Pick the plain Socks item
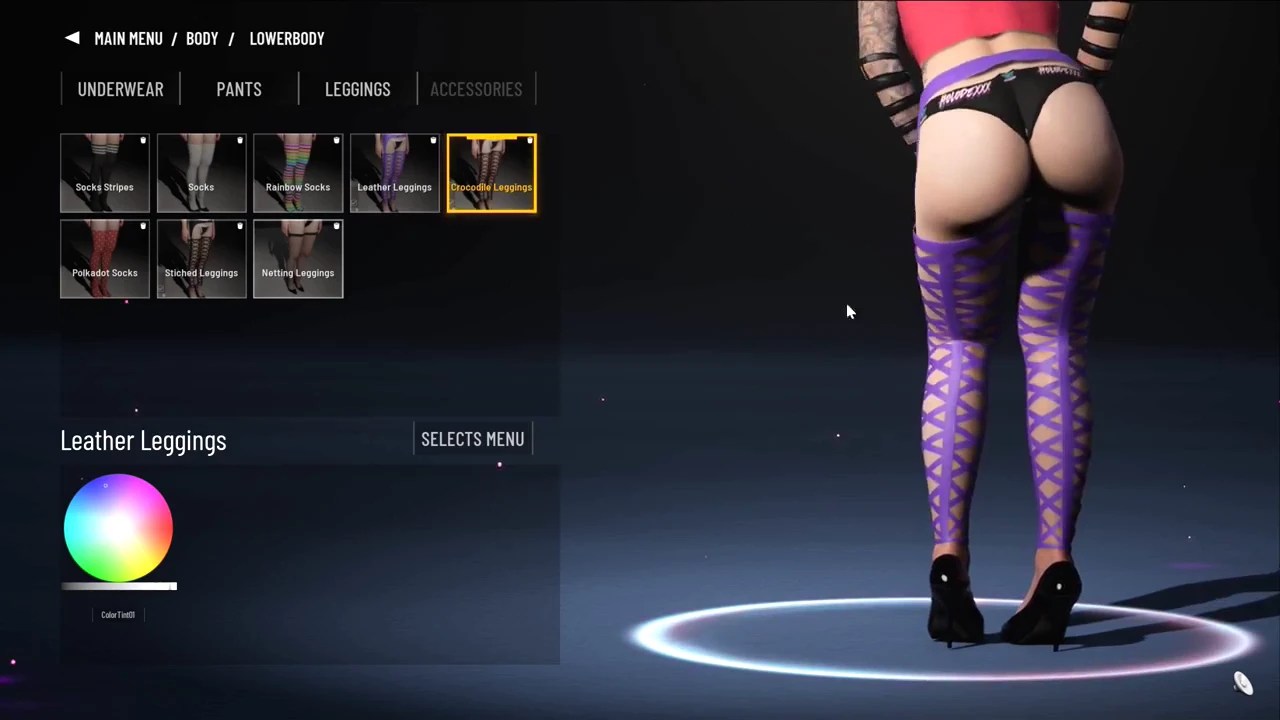Image resolution: width=1280 pixels, height=720 pixels. point(201,173)
